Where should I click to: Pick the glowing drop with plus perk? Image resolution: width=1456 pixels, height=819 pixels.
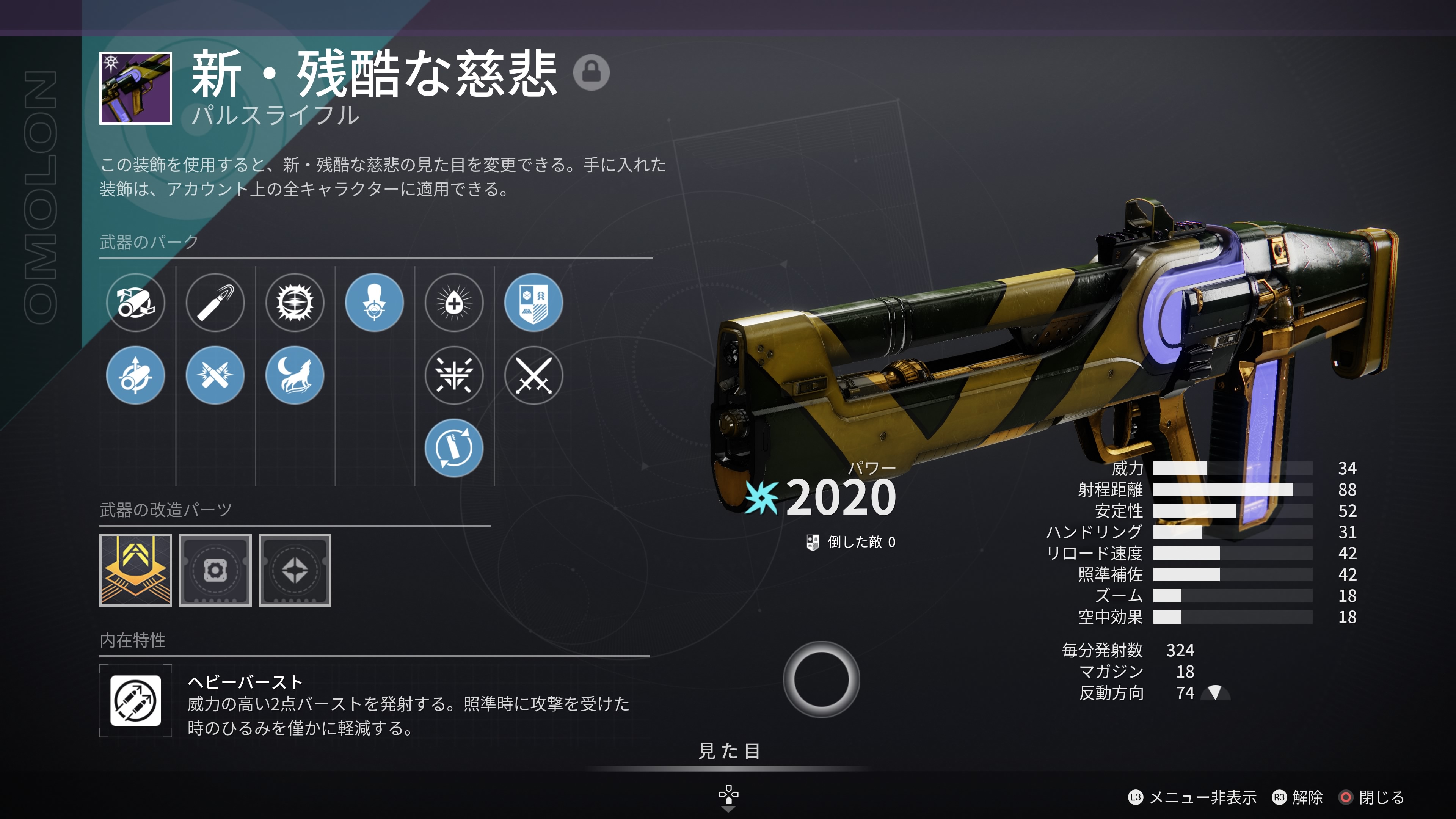tap(454, 303)
